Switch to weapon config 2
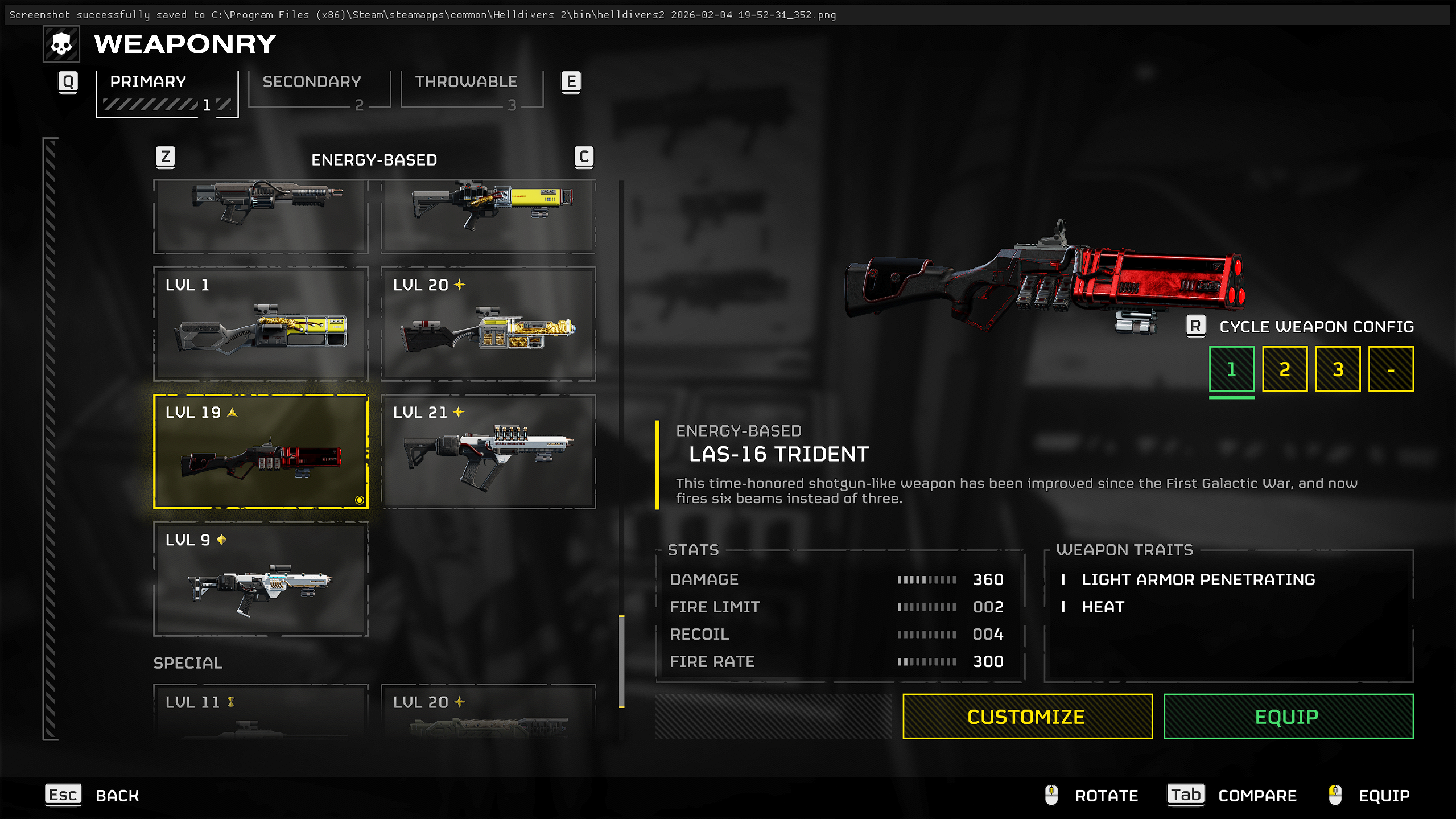This screenshot has width=1456, height=819. [x=1284, y=369]
